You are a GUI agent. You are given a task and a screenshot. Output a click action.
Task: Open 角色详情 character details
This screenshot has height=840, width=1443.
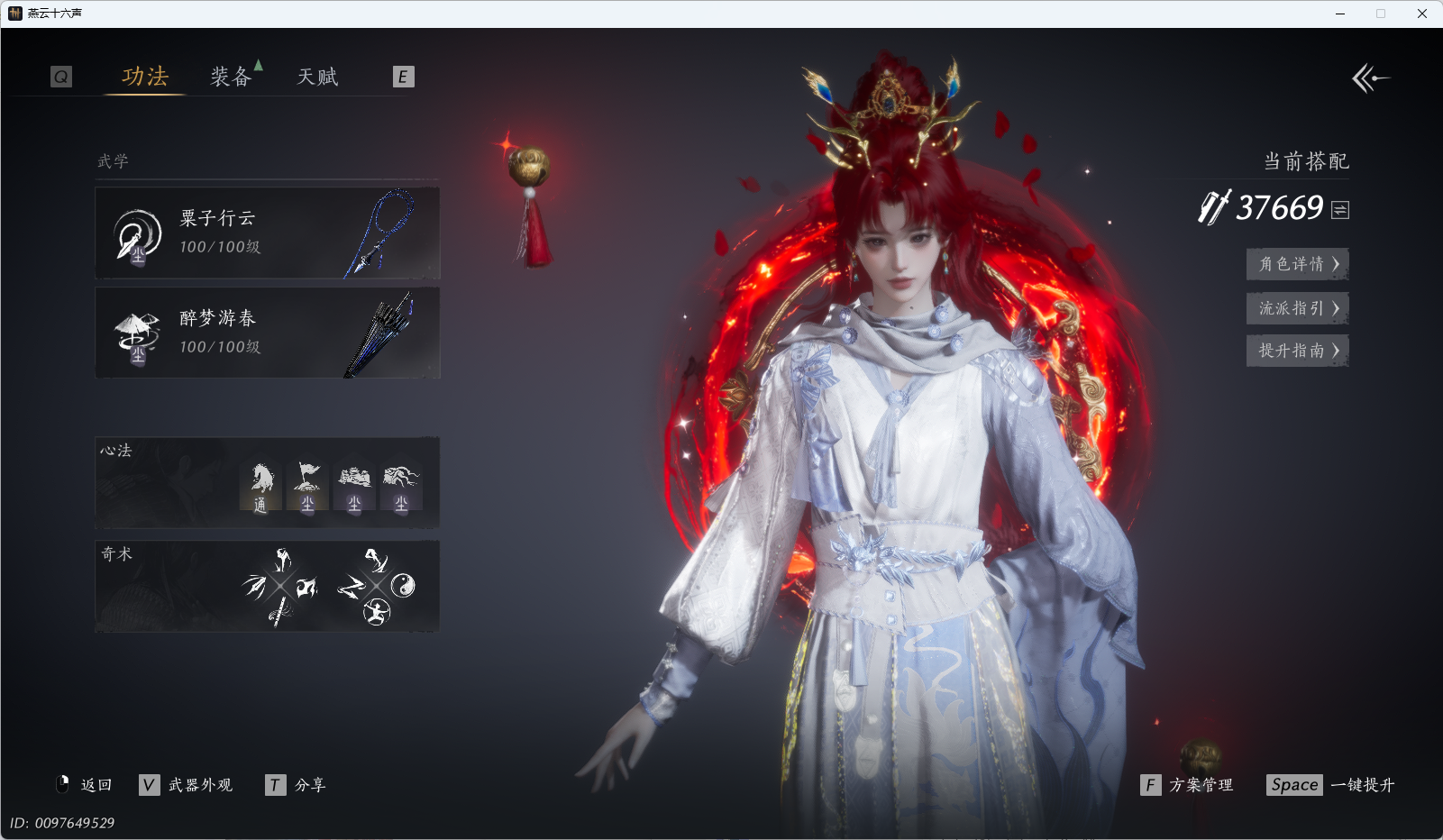[x=1297, y=264]
